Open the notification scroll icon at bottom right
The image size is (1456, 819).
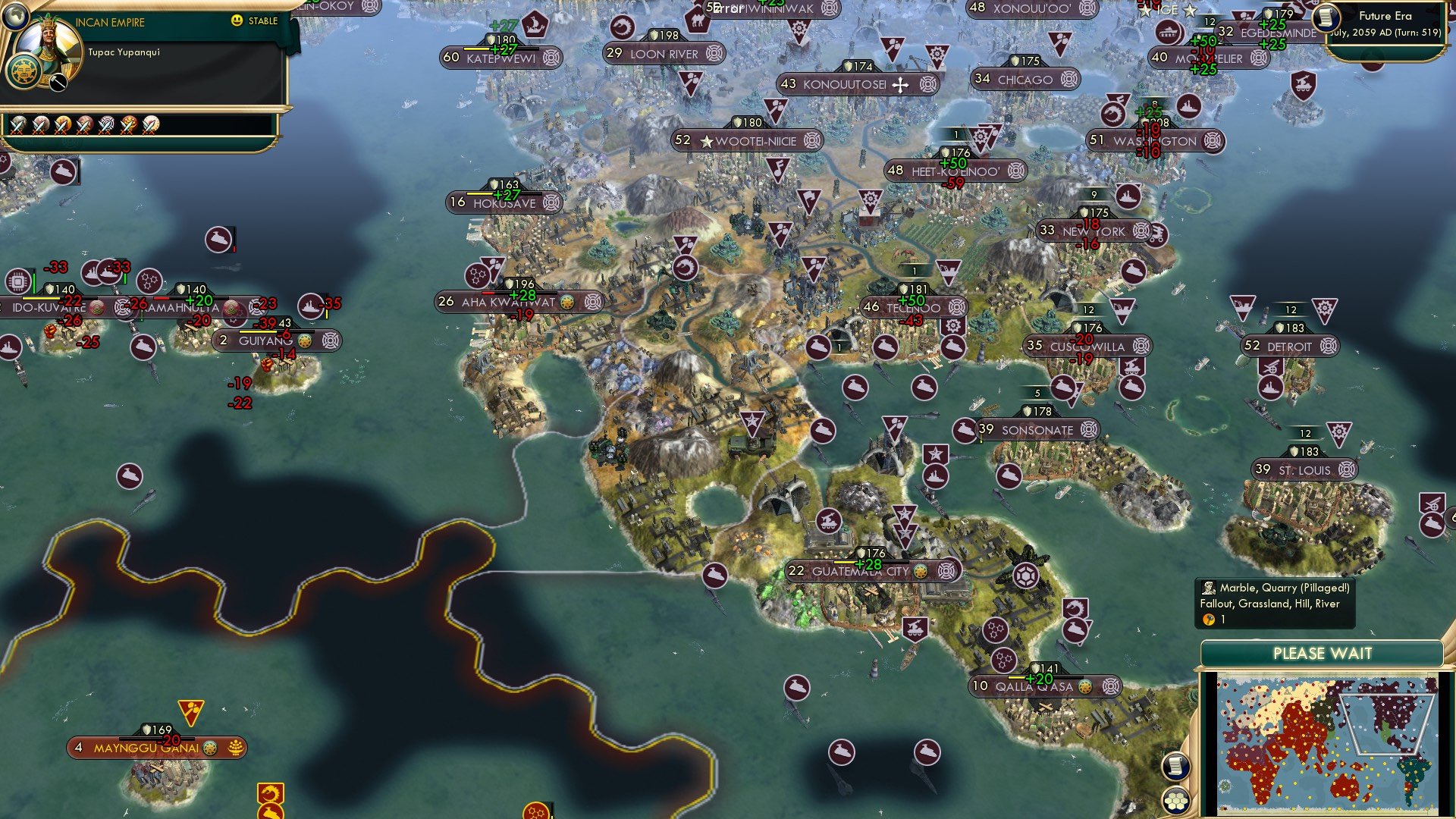pos(1177,766)
